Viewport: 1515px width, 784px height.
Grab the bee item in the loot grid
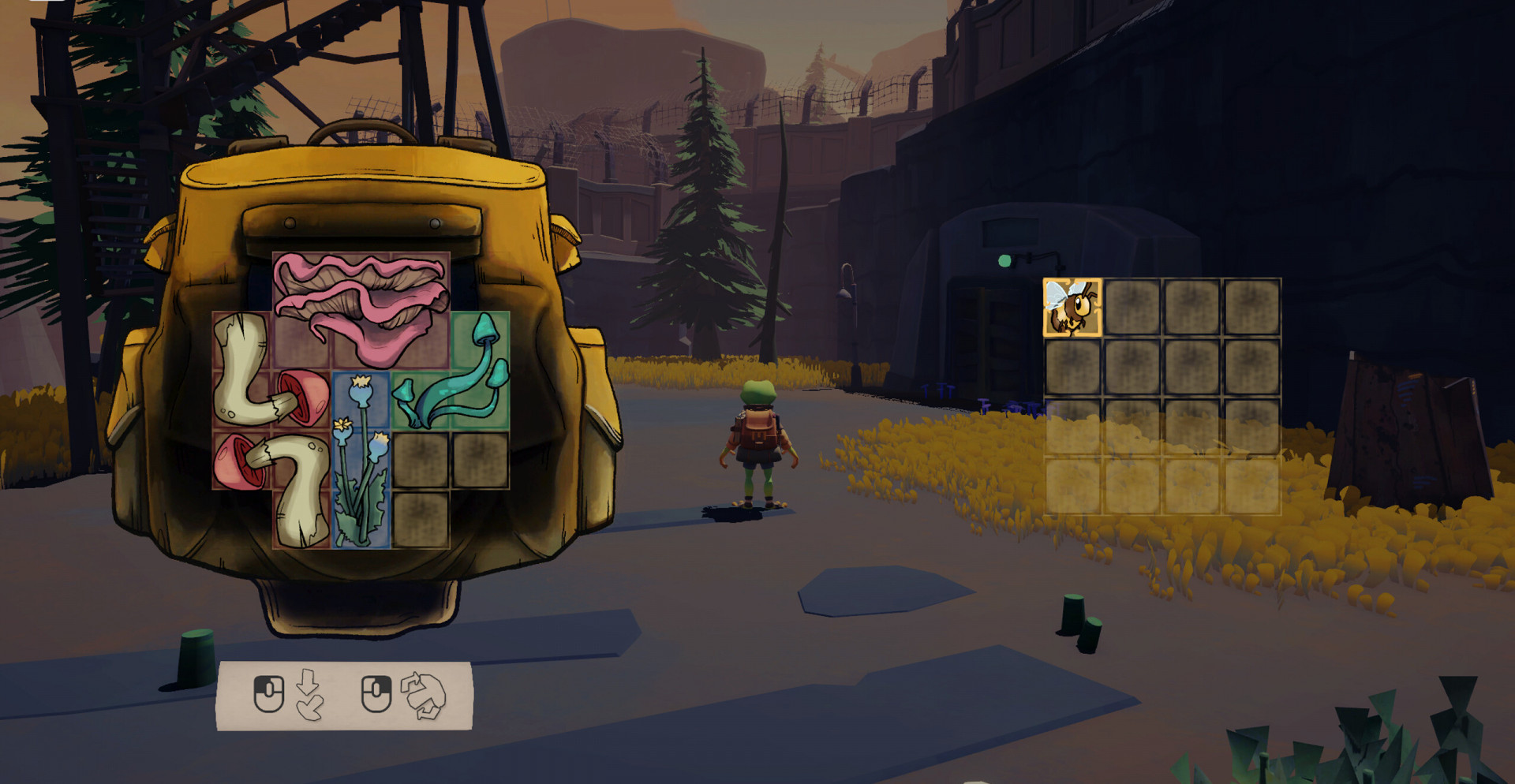coord(1072,308)
